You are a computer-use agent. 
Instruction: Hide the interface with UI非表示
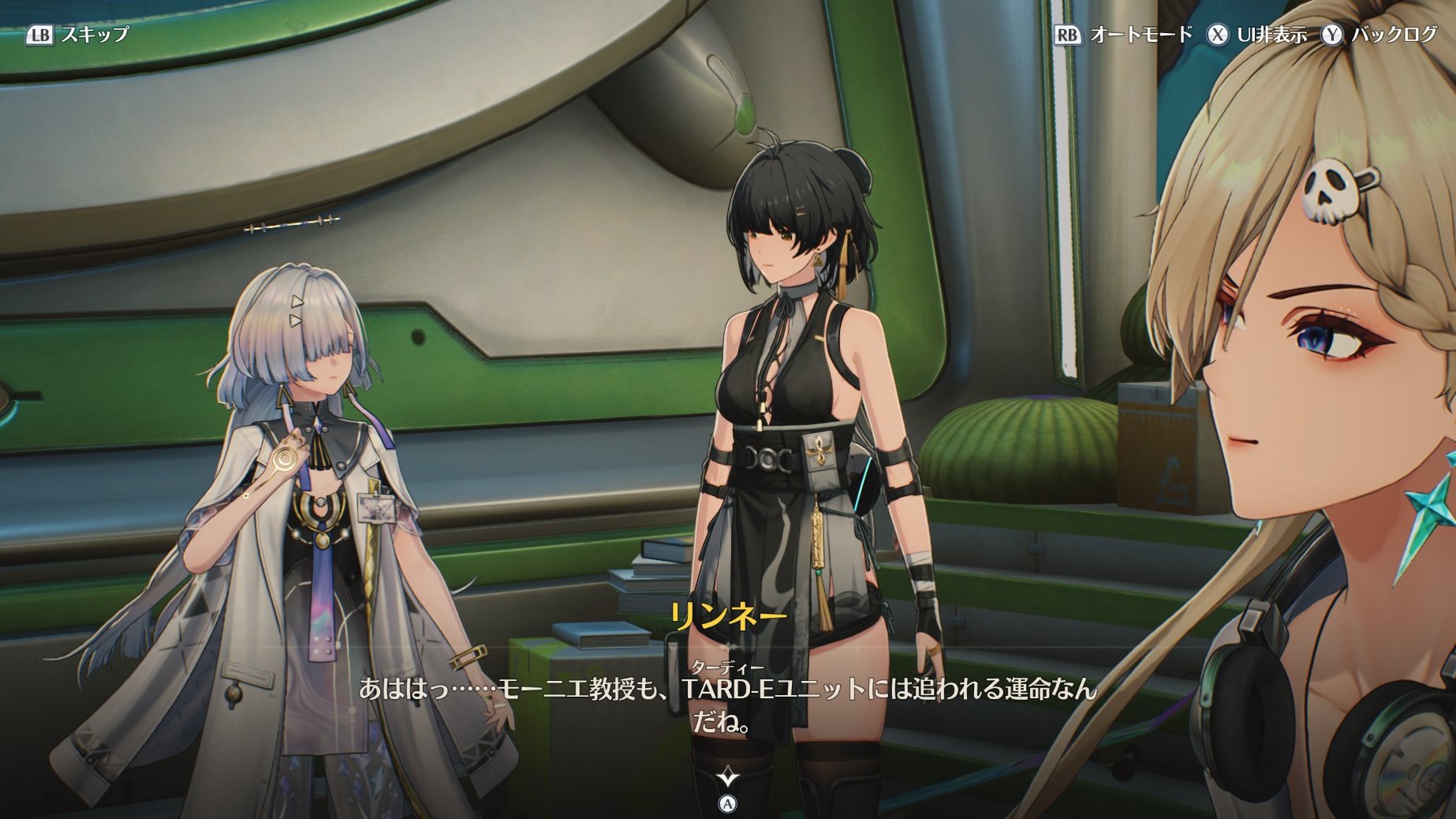tap(1257, 34)
